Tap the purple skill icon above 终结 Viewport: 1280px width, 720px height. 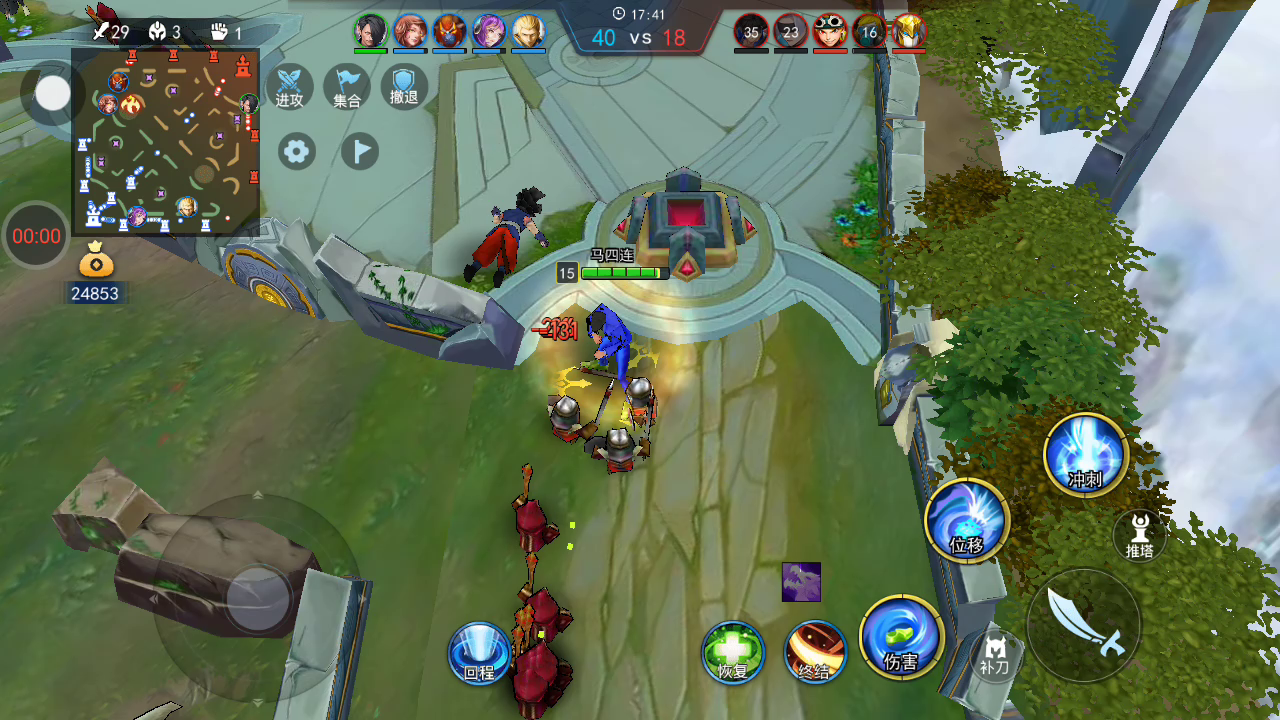pyautogui.click(x=801, y=582)
